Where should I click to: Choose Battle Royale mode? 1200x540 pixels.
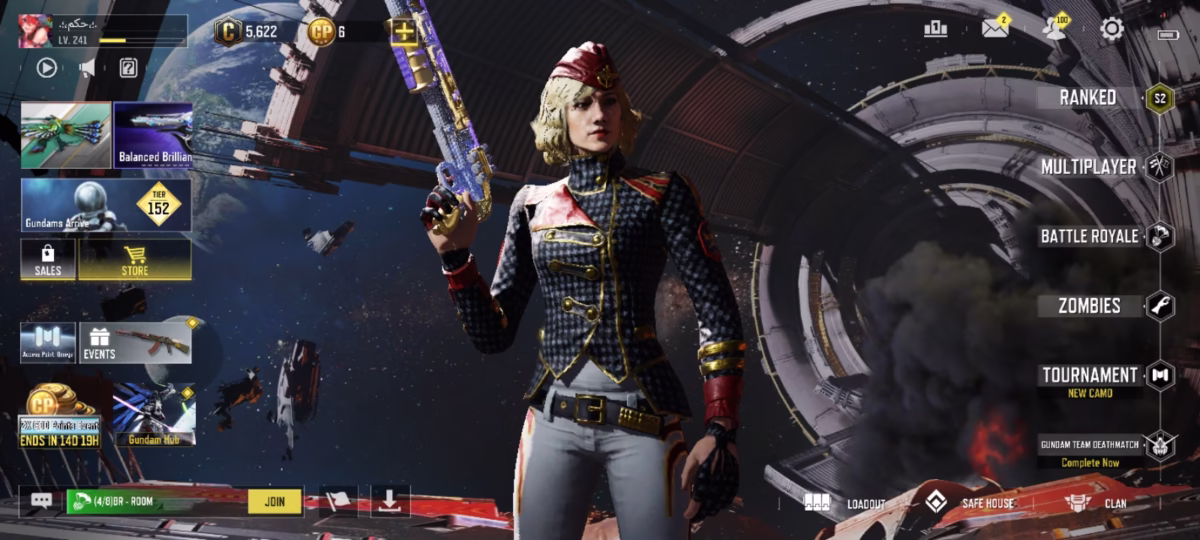click(1089, 236)
